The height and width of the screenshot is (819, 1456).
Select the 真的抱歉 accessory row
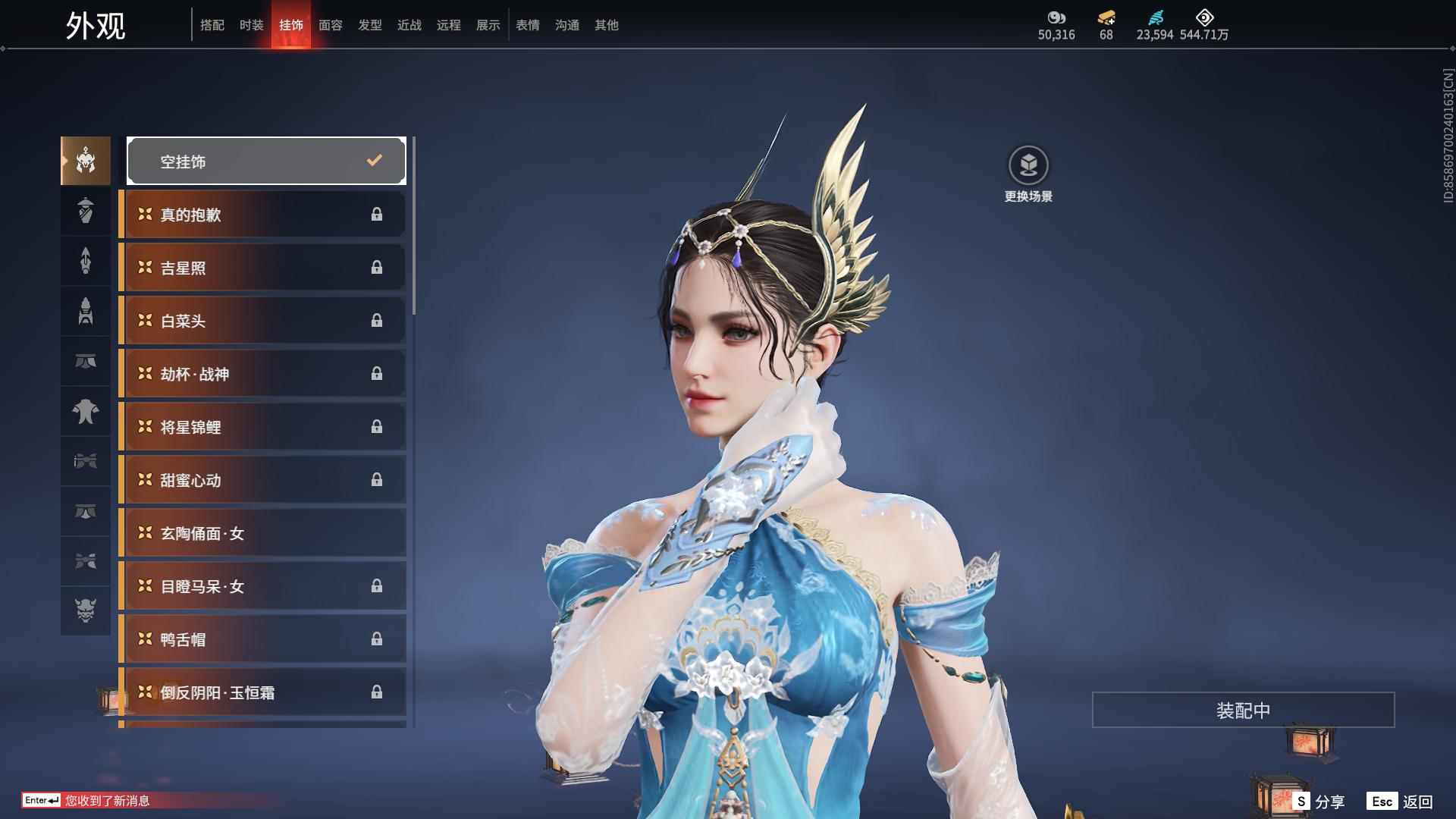pos(264,215)
